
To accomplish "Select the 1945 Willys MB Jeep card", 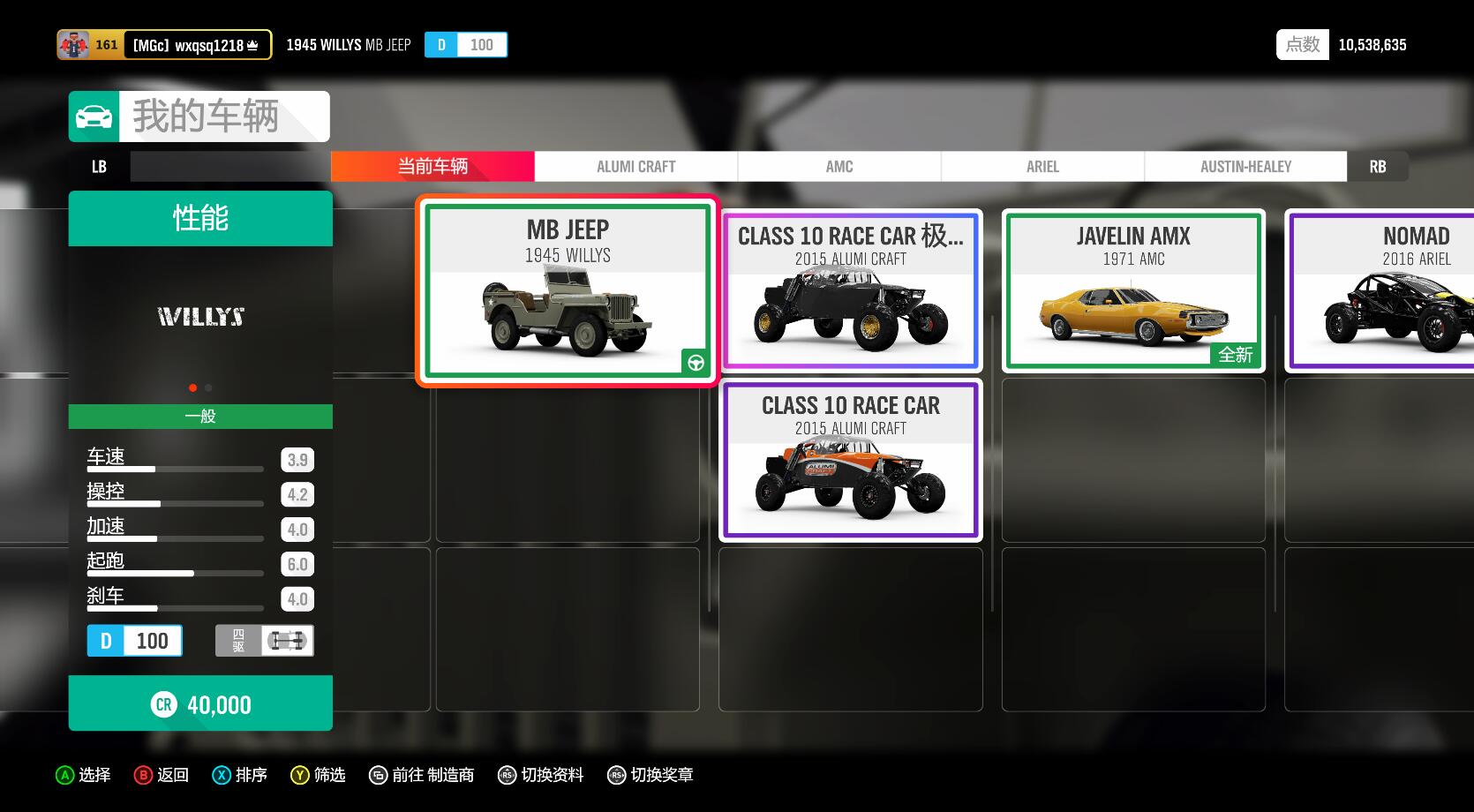I will (x=568, y=290).
